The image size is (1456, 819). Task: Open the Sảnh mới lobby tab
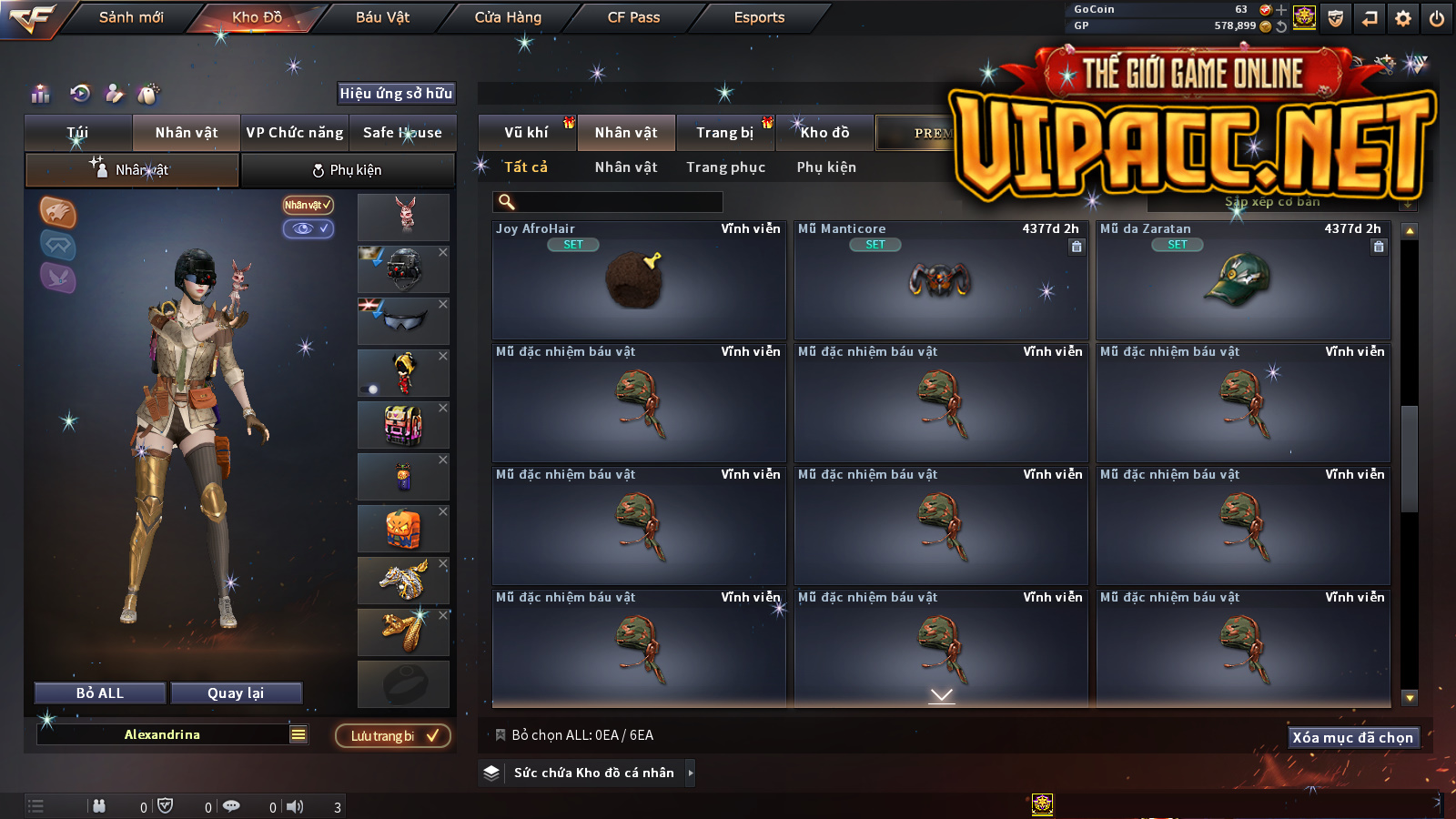click(x=131, y=17)
